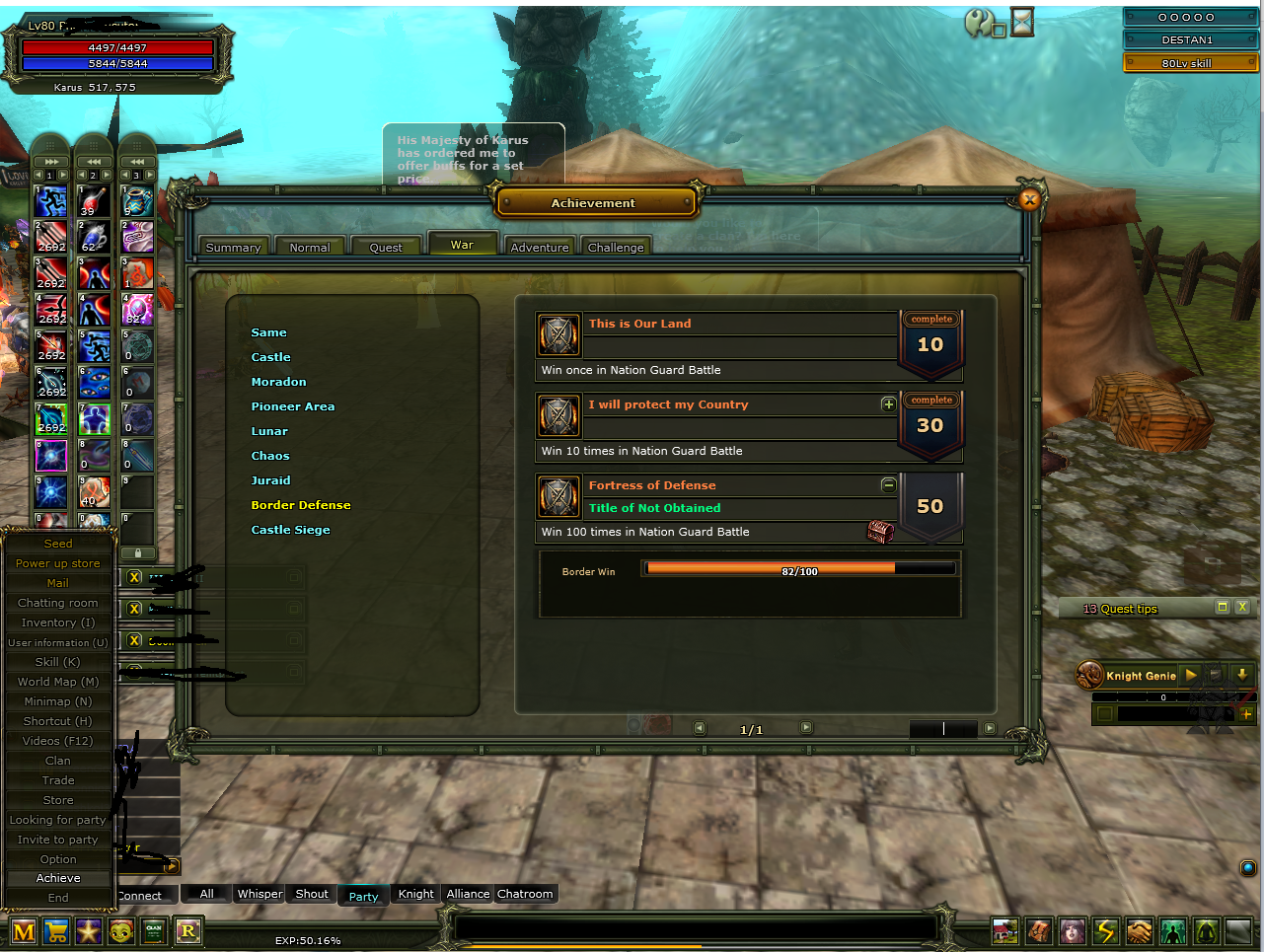Open the Power up store
The height and width of the screenshot is (952, 1264).
[58, 563]
